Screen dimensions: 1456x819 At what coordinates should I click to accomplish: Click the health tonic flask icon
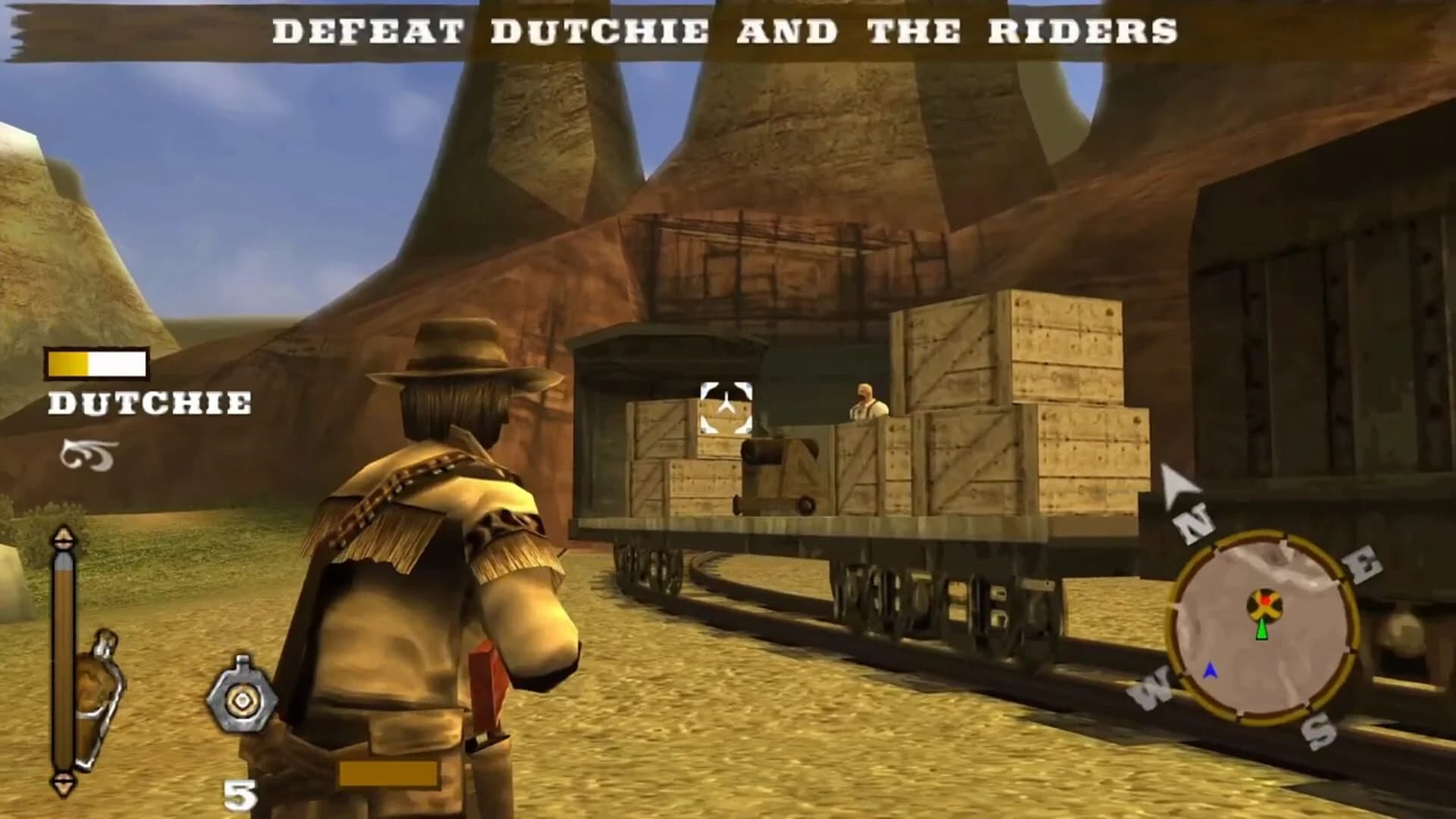click(99, 692)
